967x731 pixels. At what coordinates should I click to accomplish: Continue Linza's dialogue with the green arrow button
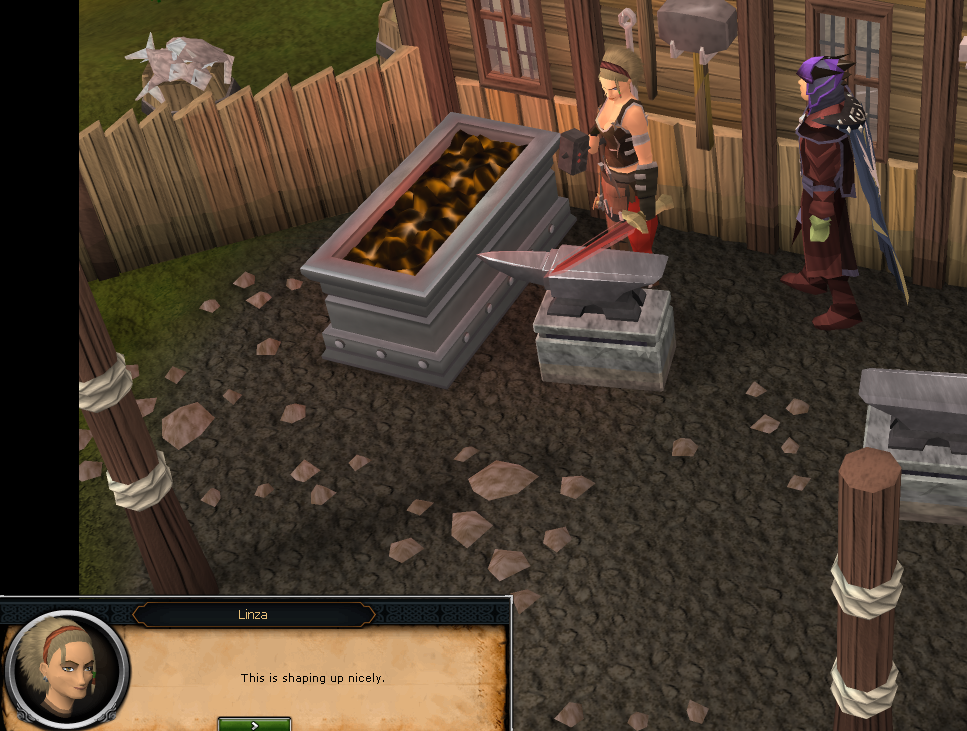[x=254, y=724]
